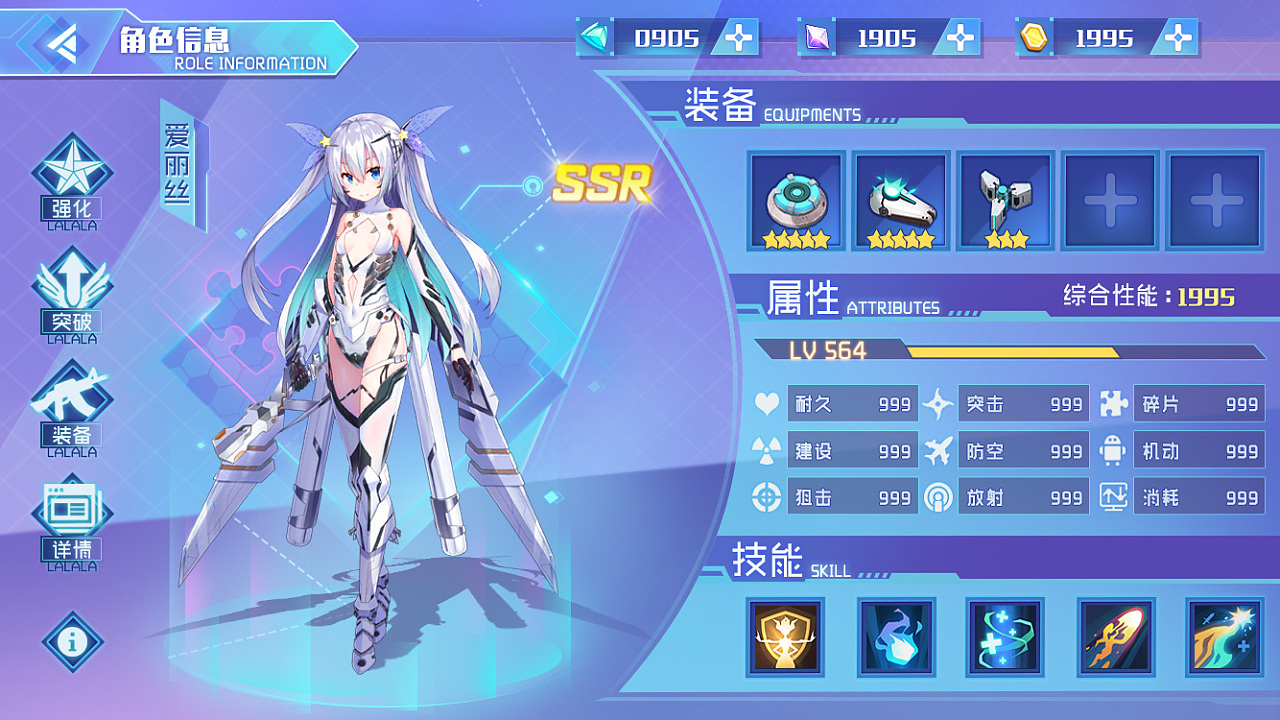Click the circular info (i) icon

[x=71, y=643]
